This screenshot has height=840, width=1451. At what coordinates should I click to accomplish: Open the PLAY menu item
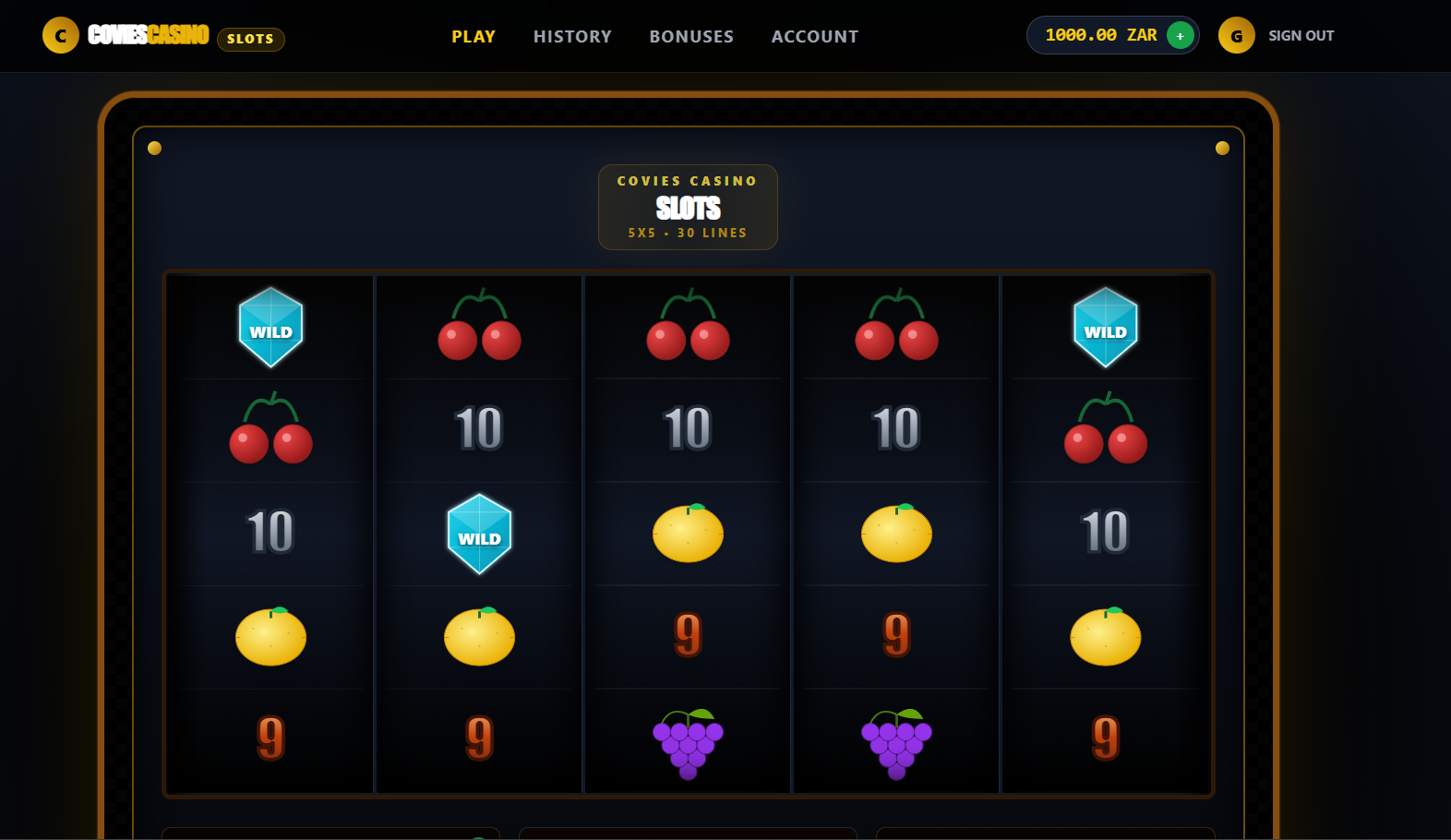tap(473, 36)
